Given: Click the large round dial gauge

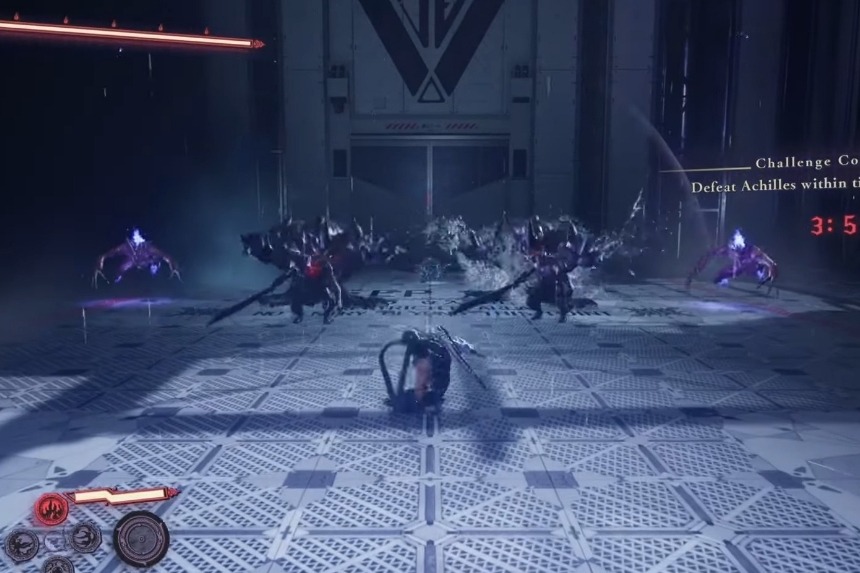Looking at the screenshot, I should pos(141,538).
